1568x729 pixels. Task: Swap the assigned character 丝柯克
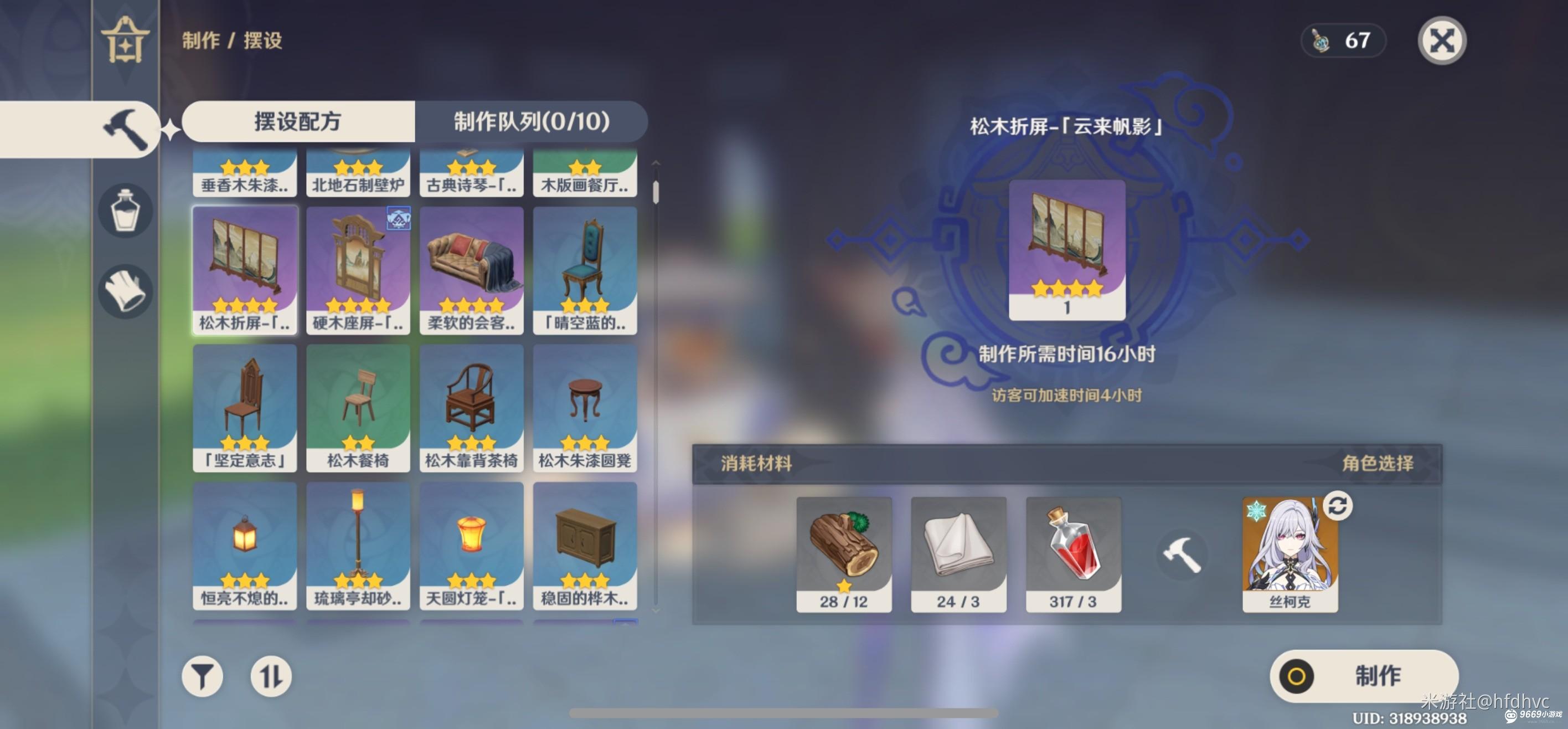[x=1337, y=506]
